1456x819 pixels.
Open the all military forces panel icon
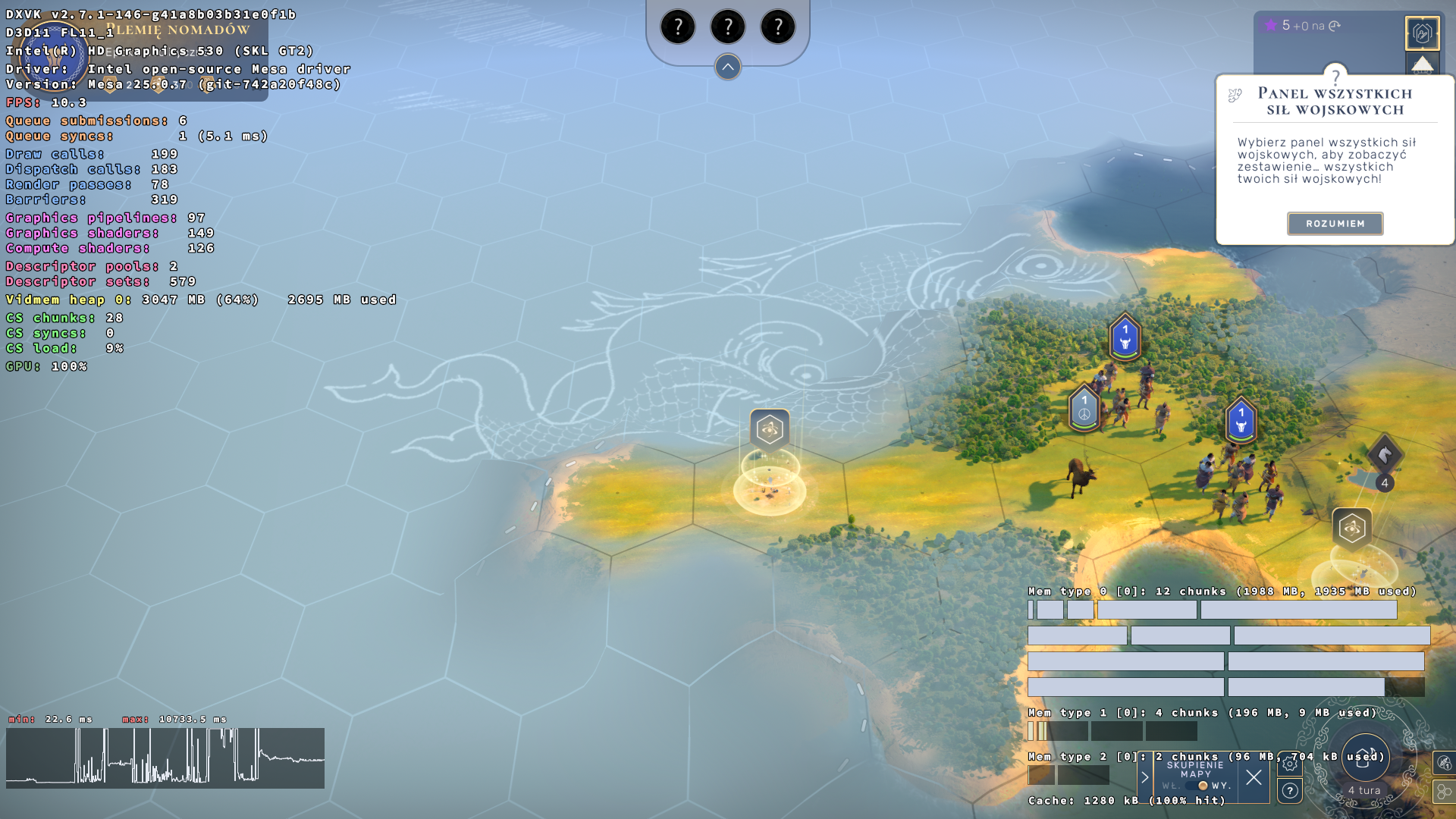1422,33
